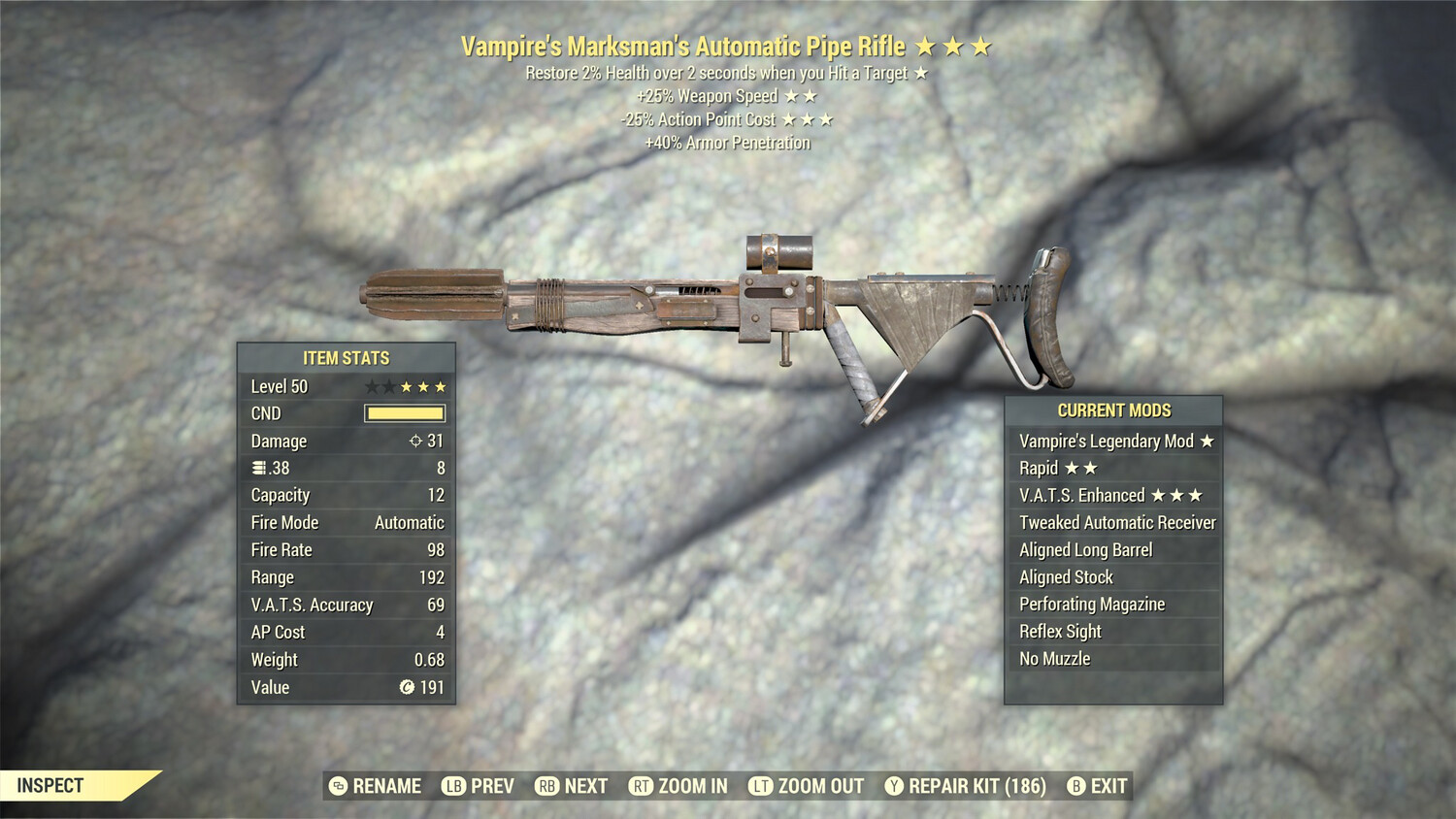1456x819 pixels.
Task: Collapse the Item Stats panel header
Action: click(x=345, y=358)
